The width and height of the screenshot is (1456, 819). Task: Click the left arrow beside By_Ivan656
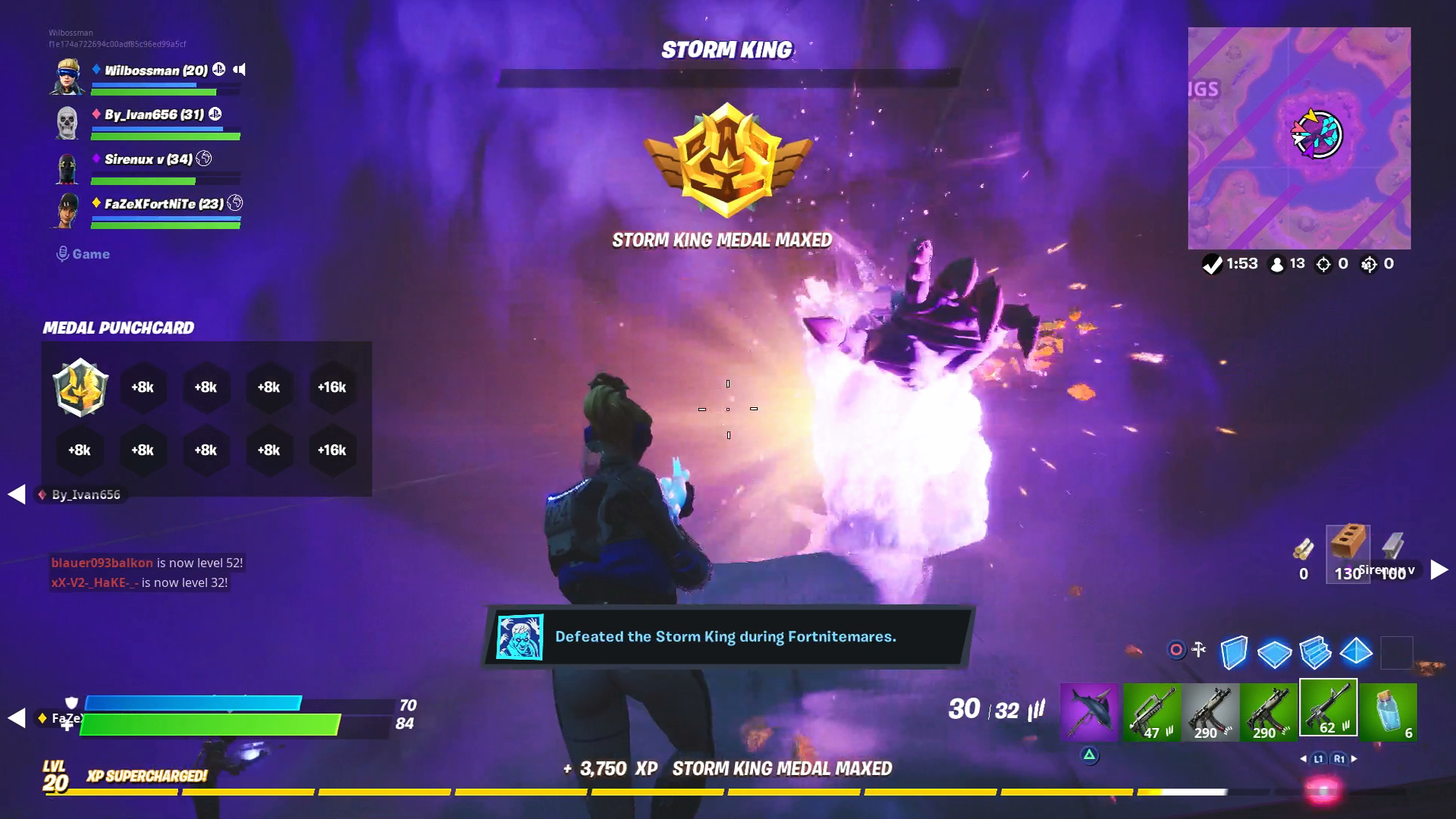[x=15, y=494]
